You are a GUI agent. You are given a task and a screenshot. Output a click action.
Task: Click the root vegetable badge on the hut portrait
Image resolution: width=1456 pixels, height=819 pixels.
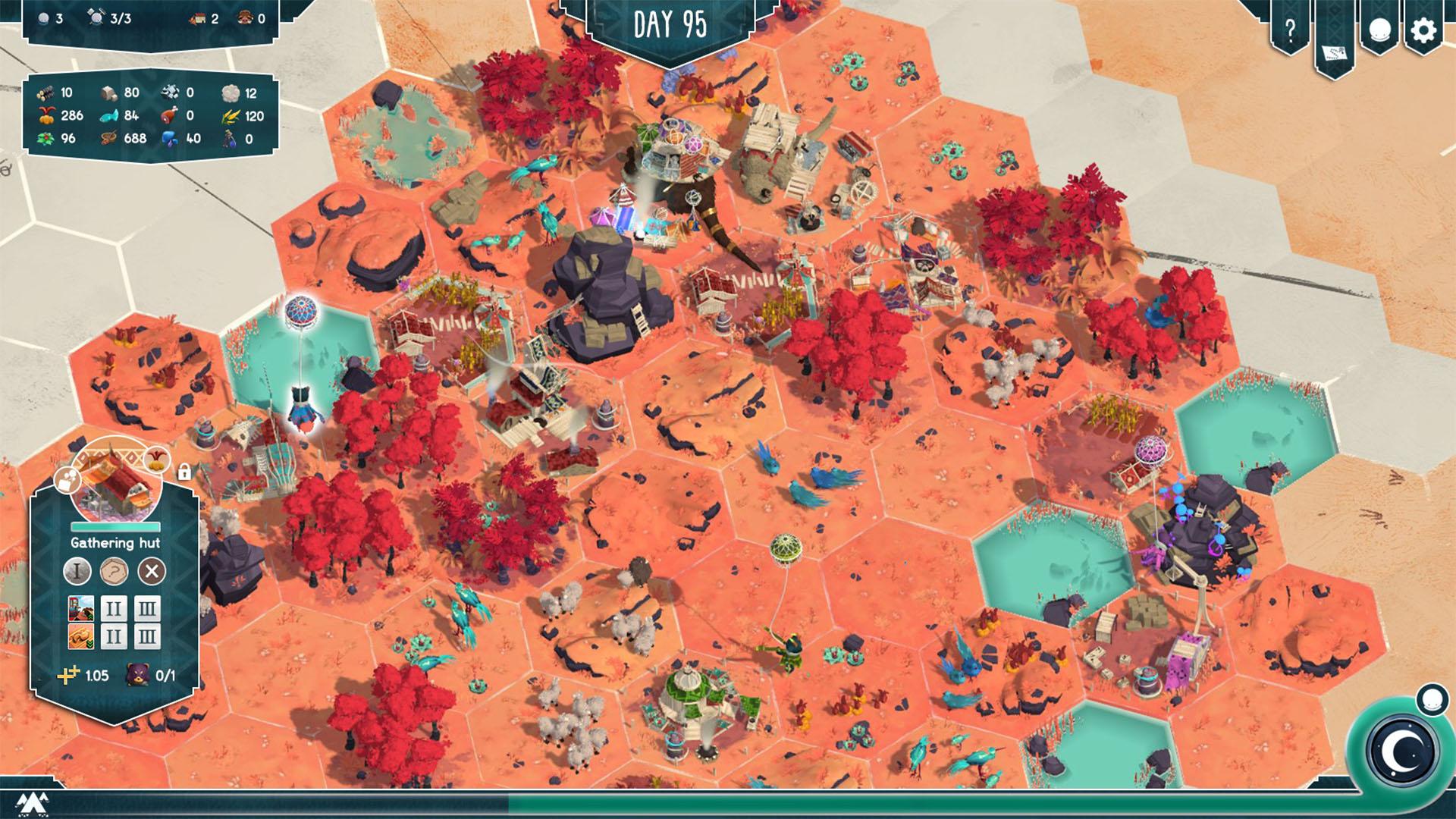tap(155, 457)
